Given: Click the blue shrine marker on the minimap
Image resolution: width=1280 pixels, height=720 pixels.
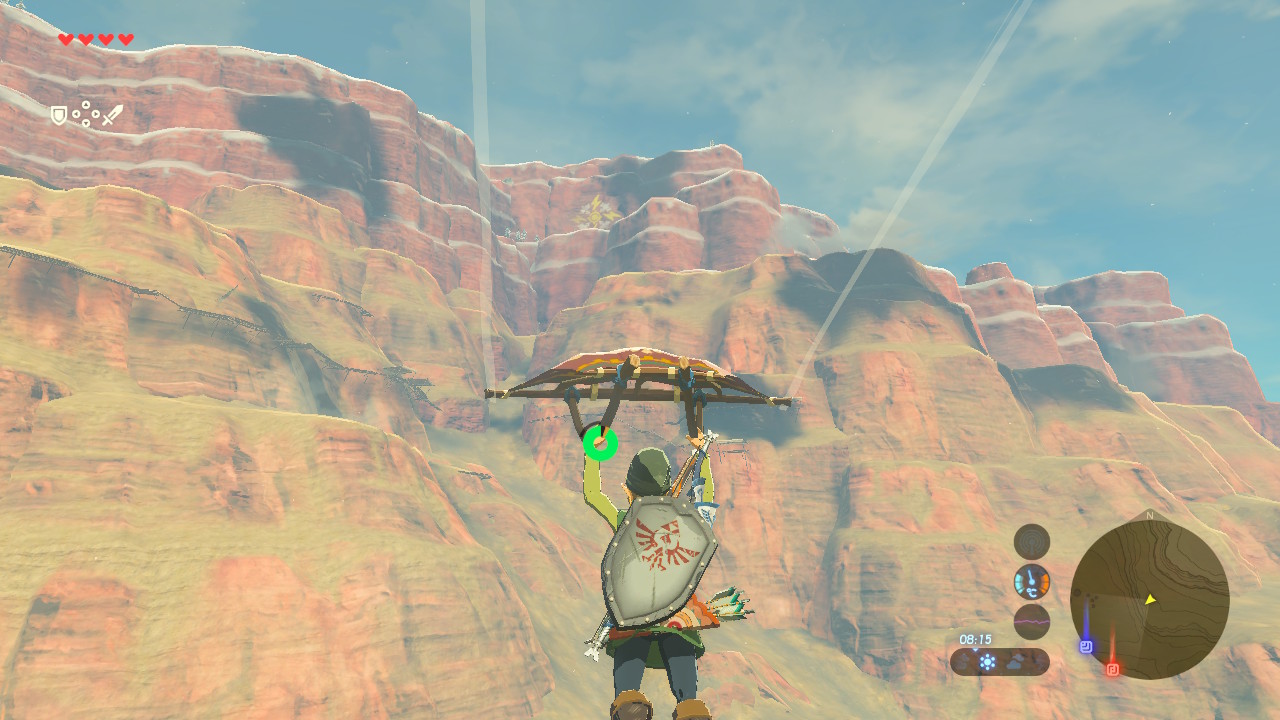Looking at the screenshot, I should (x=1086, y=646).
